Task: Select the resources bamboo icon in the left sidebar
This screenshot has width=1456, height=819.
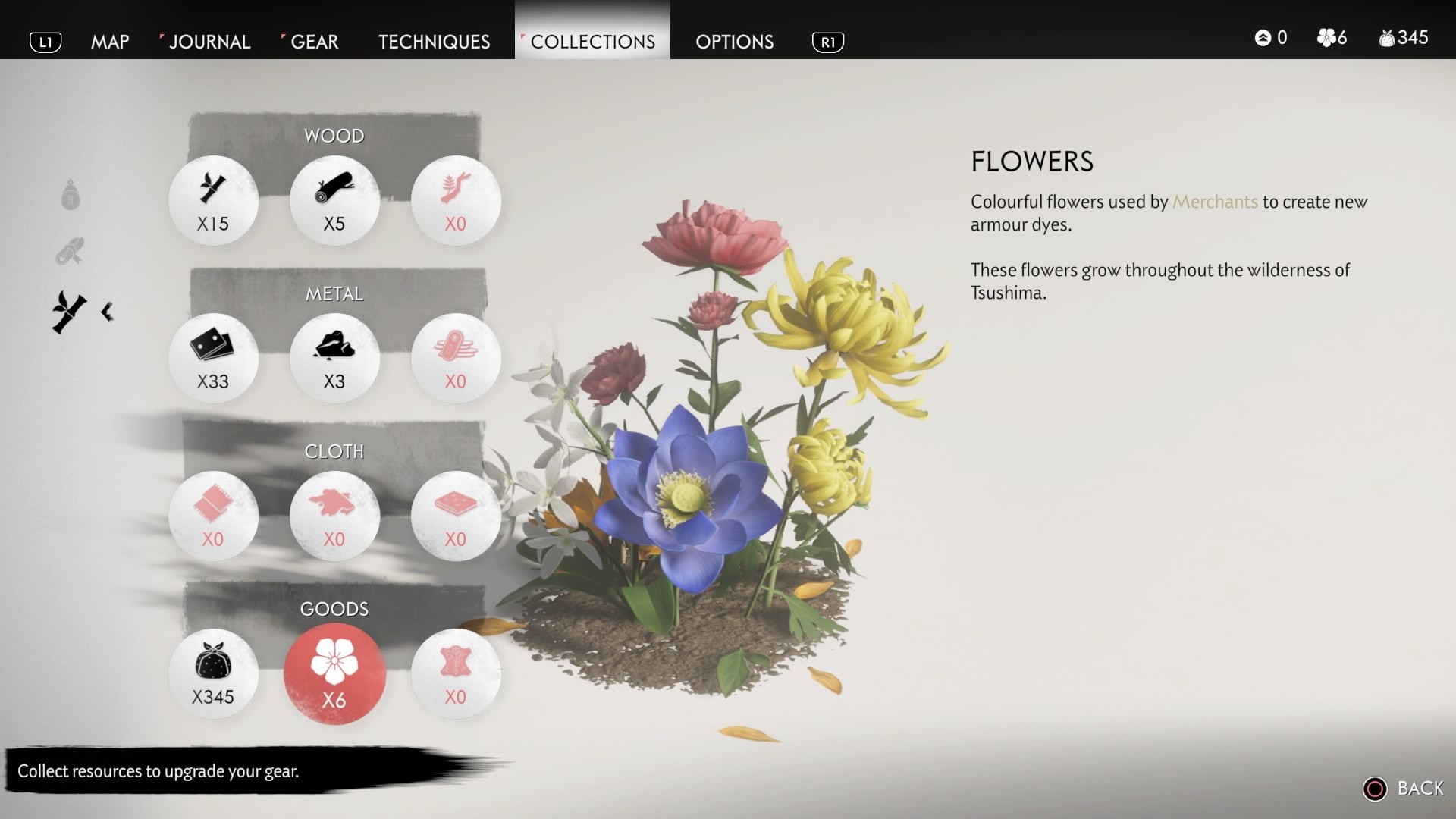Action: point(67,309)
